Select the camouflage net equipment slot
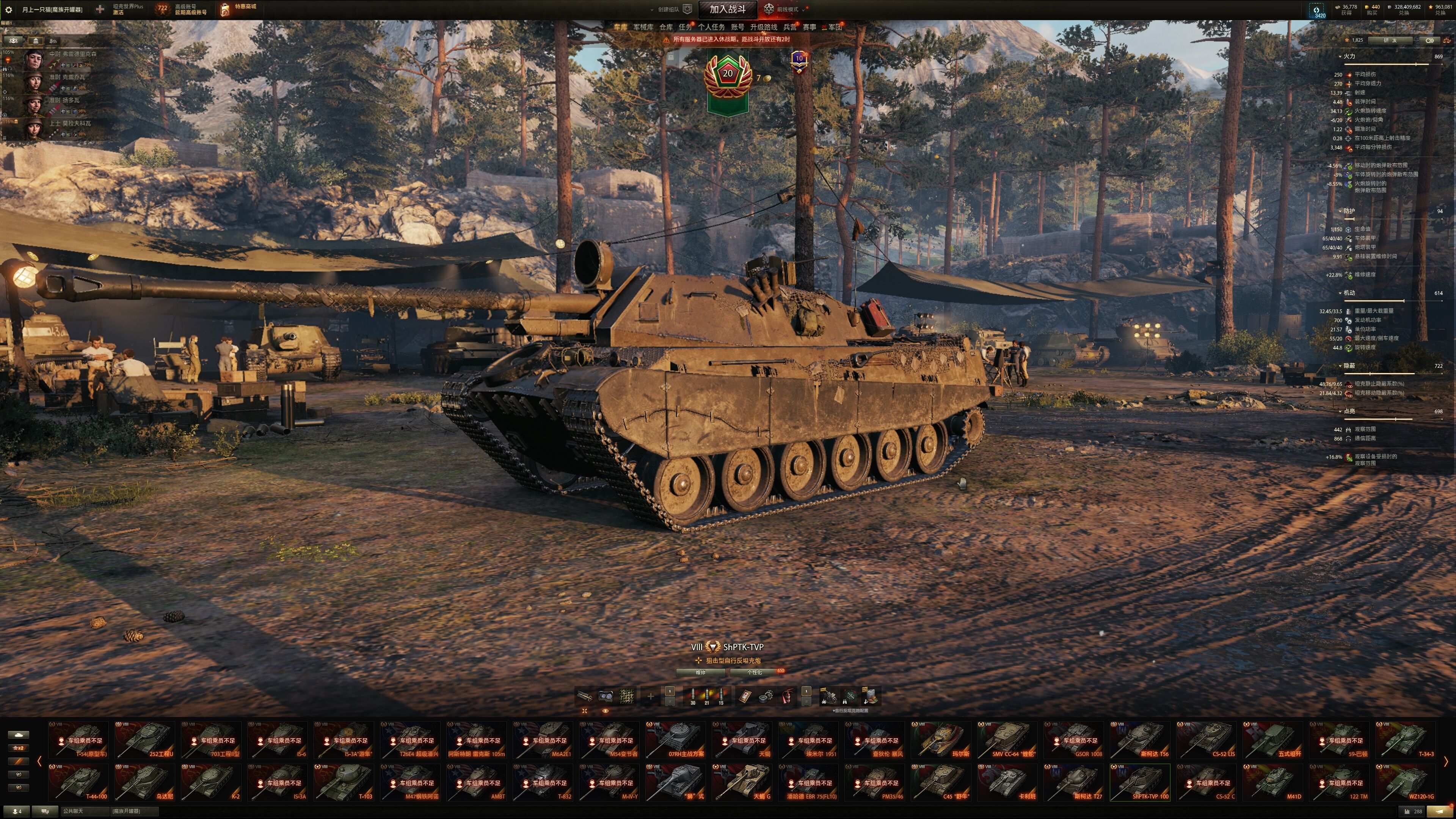Screen dimensions: 1456x819 point(626,697)
